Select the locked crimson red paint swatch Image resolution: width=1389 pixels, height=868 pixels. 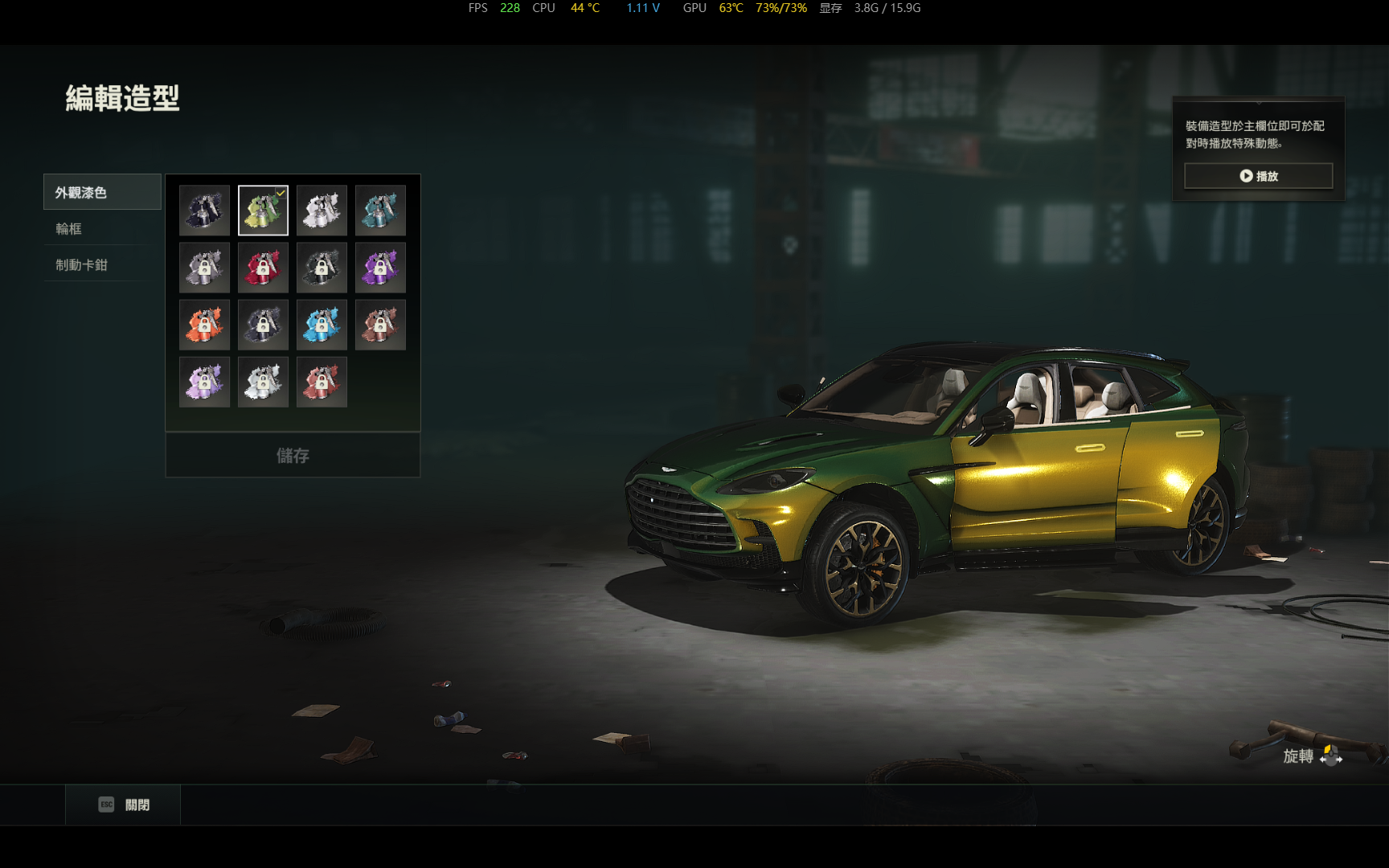coord(263,268)
